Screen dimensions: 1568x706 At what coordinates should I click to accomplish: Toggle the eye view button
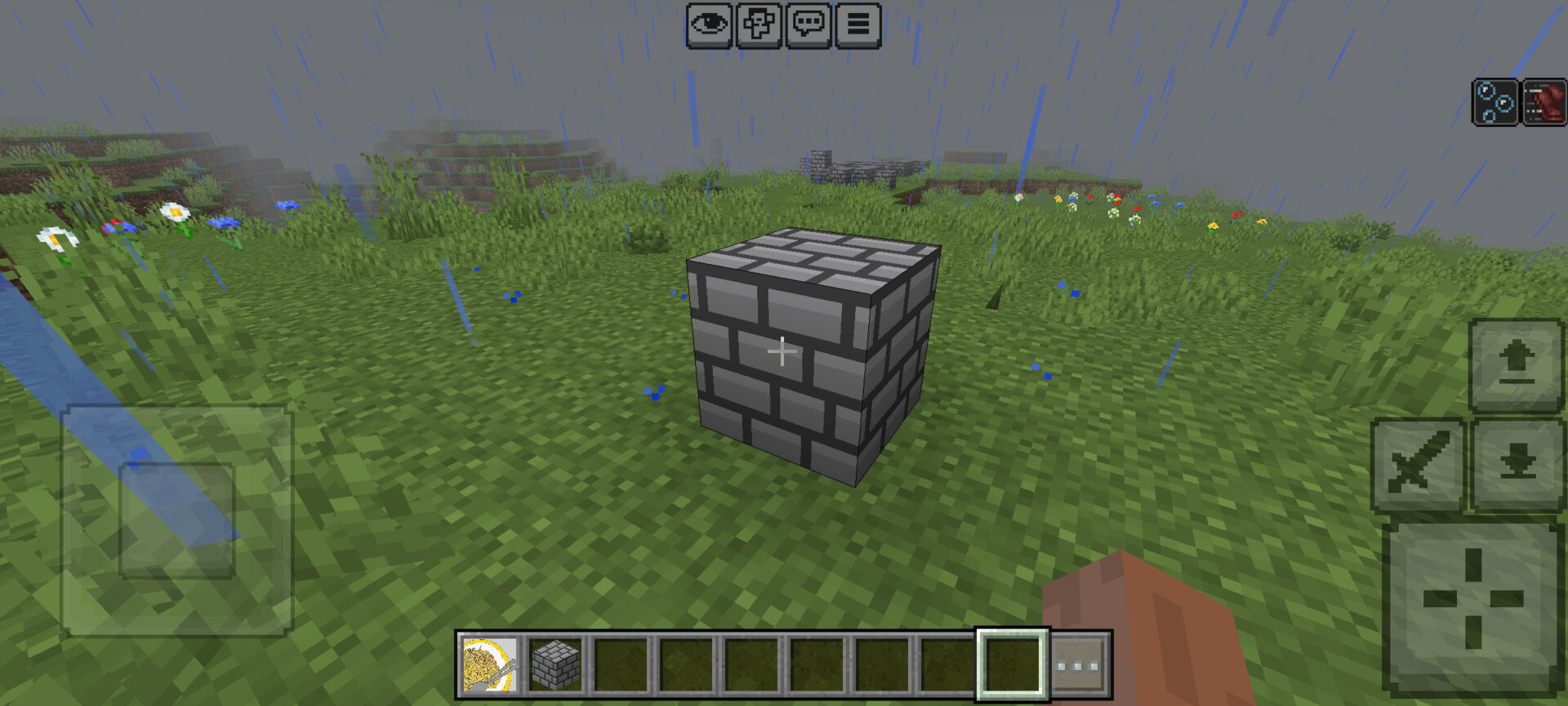point(709,25)
